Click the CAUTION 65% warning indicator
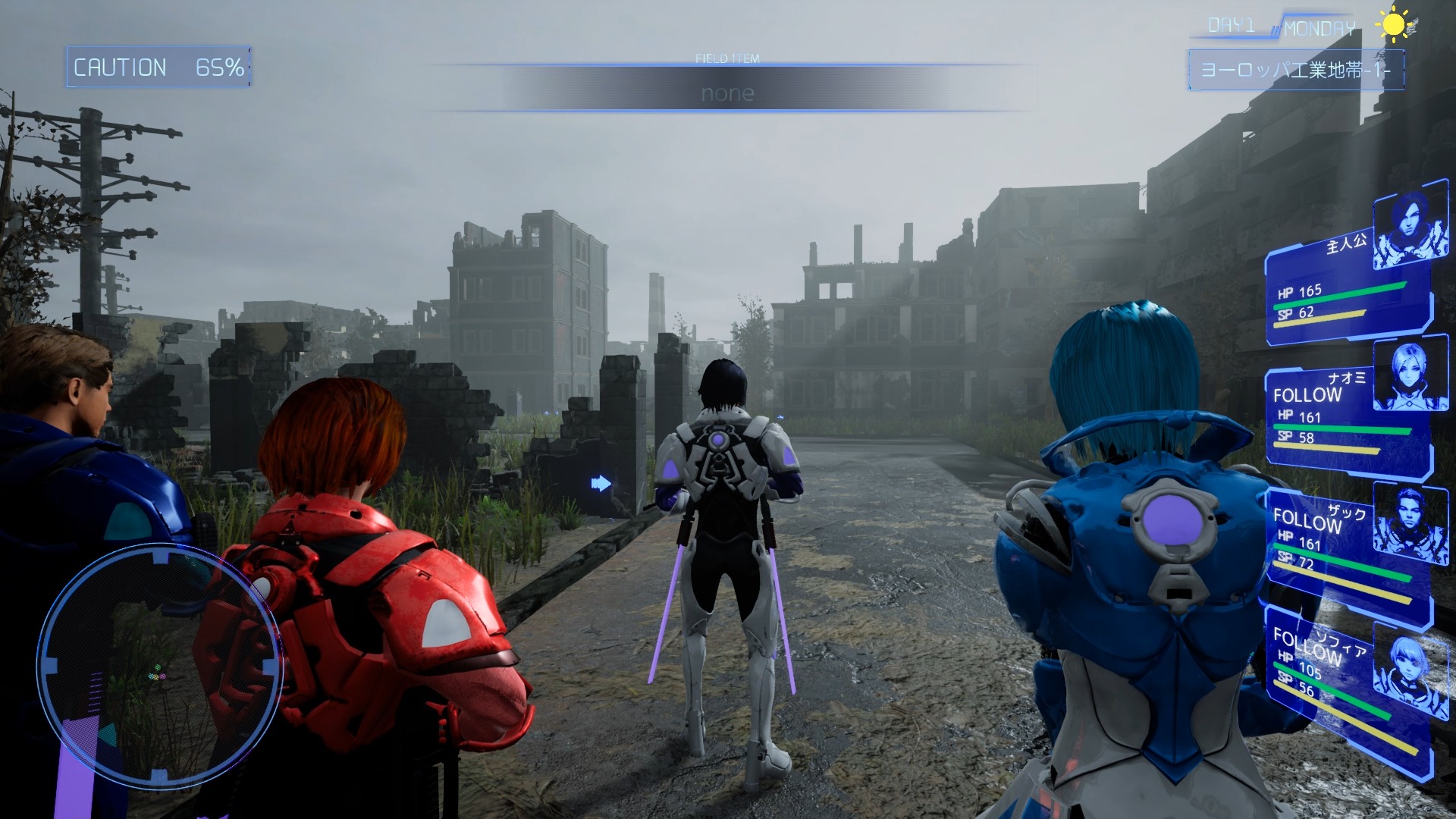This screenshot has width=1456, height=819. pyautogui.click(x=156, y=69)
